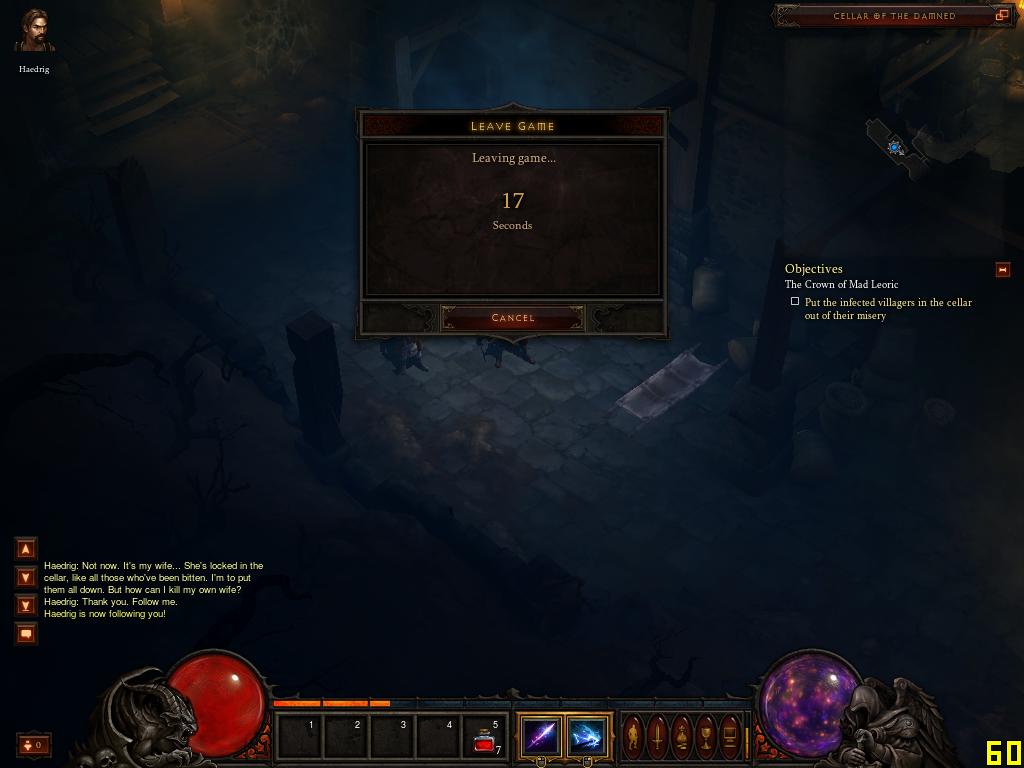This screenshot has width=1024, height=768.
Task: Click the Cellar of the Damned title bar
Action: [893, 16]
